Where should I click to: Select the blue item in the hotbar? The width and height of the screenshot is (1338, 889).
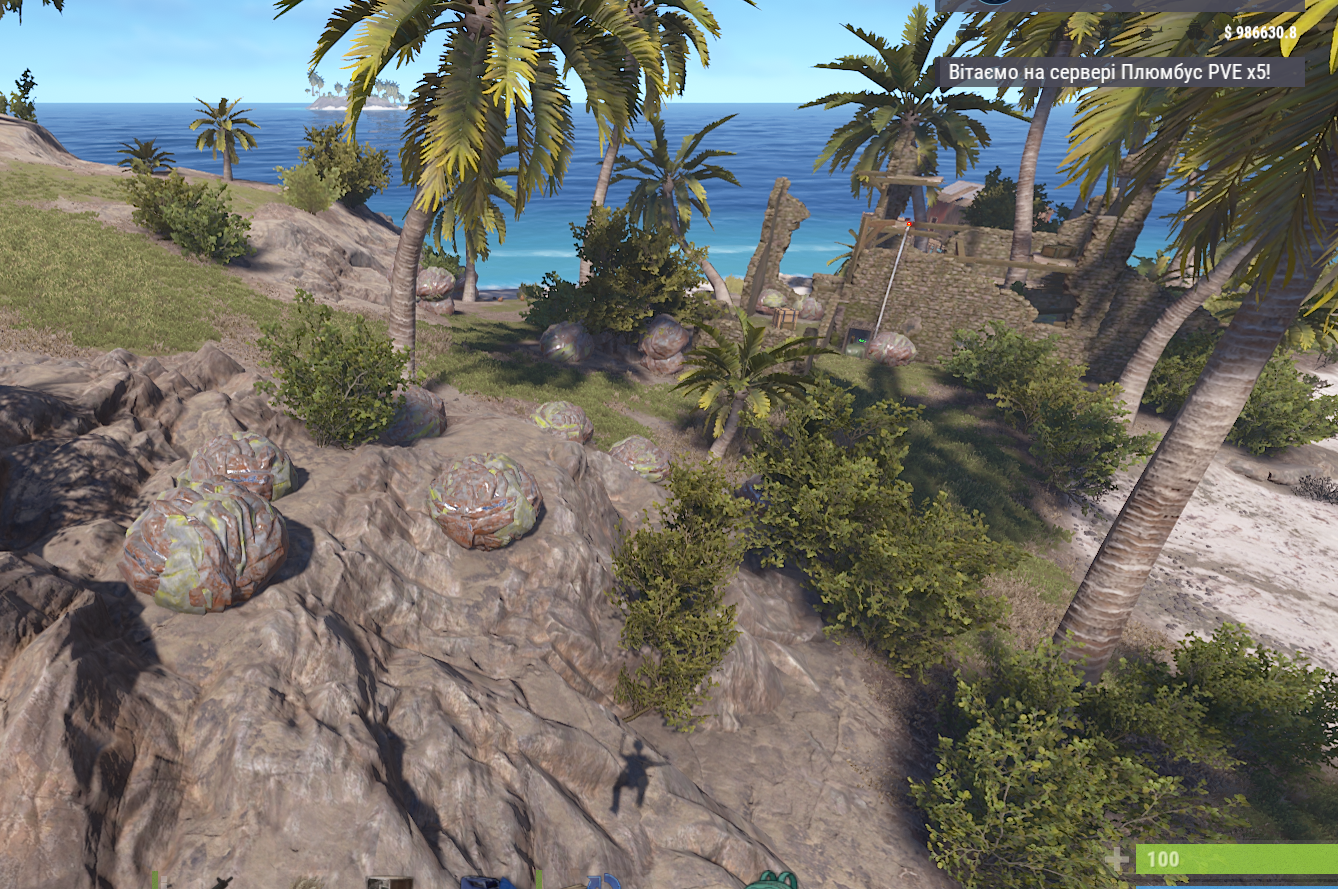tap(487, 883)
